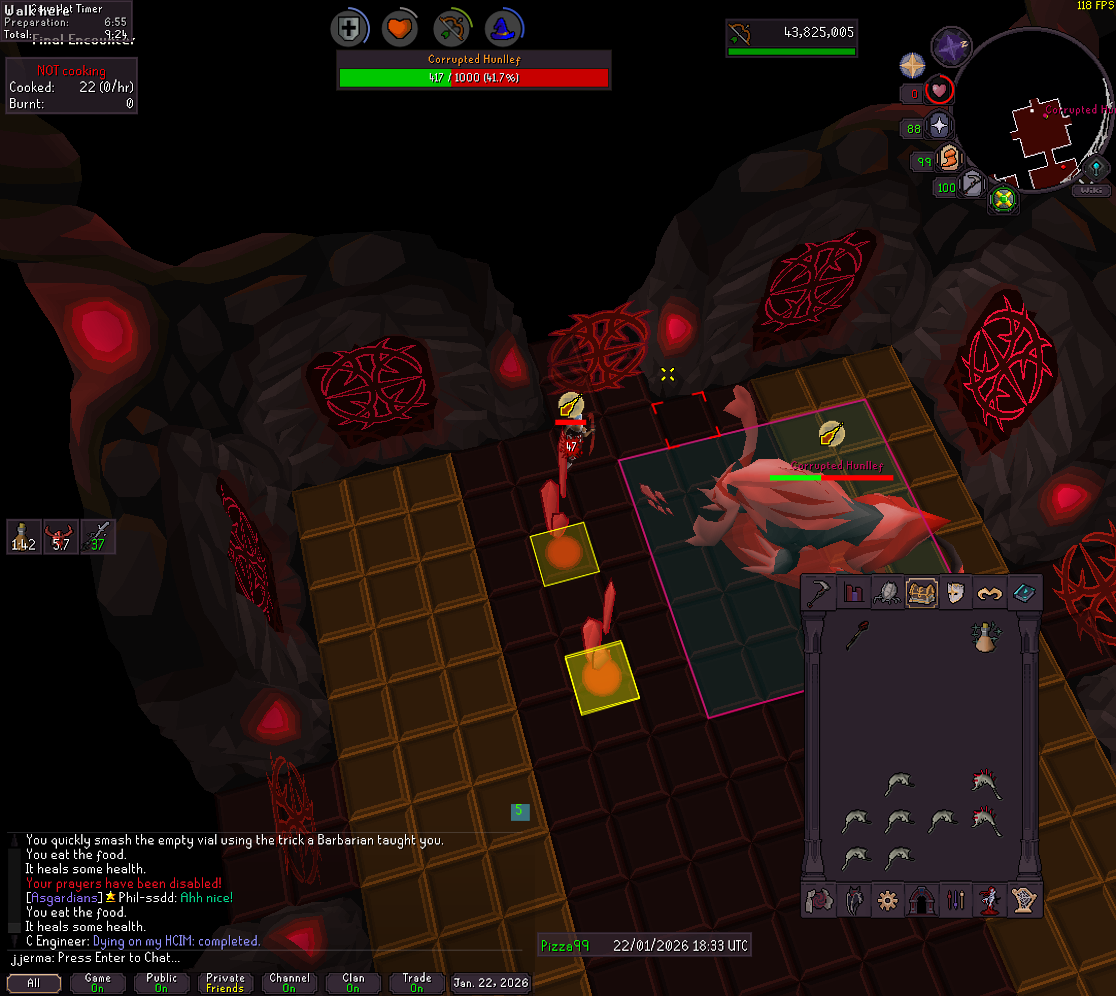The height and width of the screenshot is (996, 1116).
Task: Open the combat options tab
Action: 822,593
